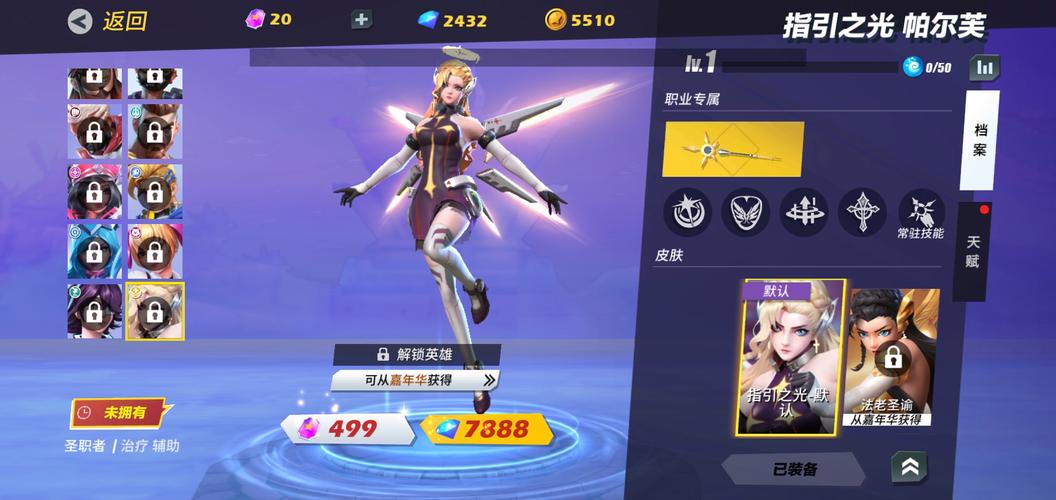This screenshot has height=500, width=1056.
Task: Switch to the 天赋 tab
Action: pos(973,251)
